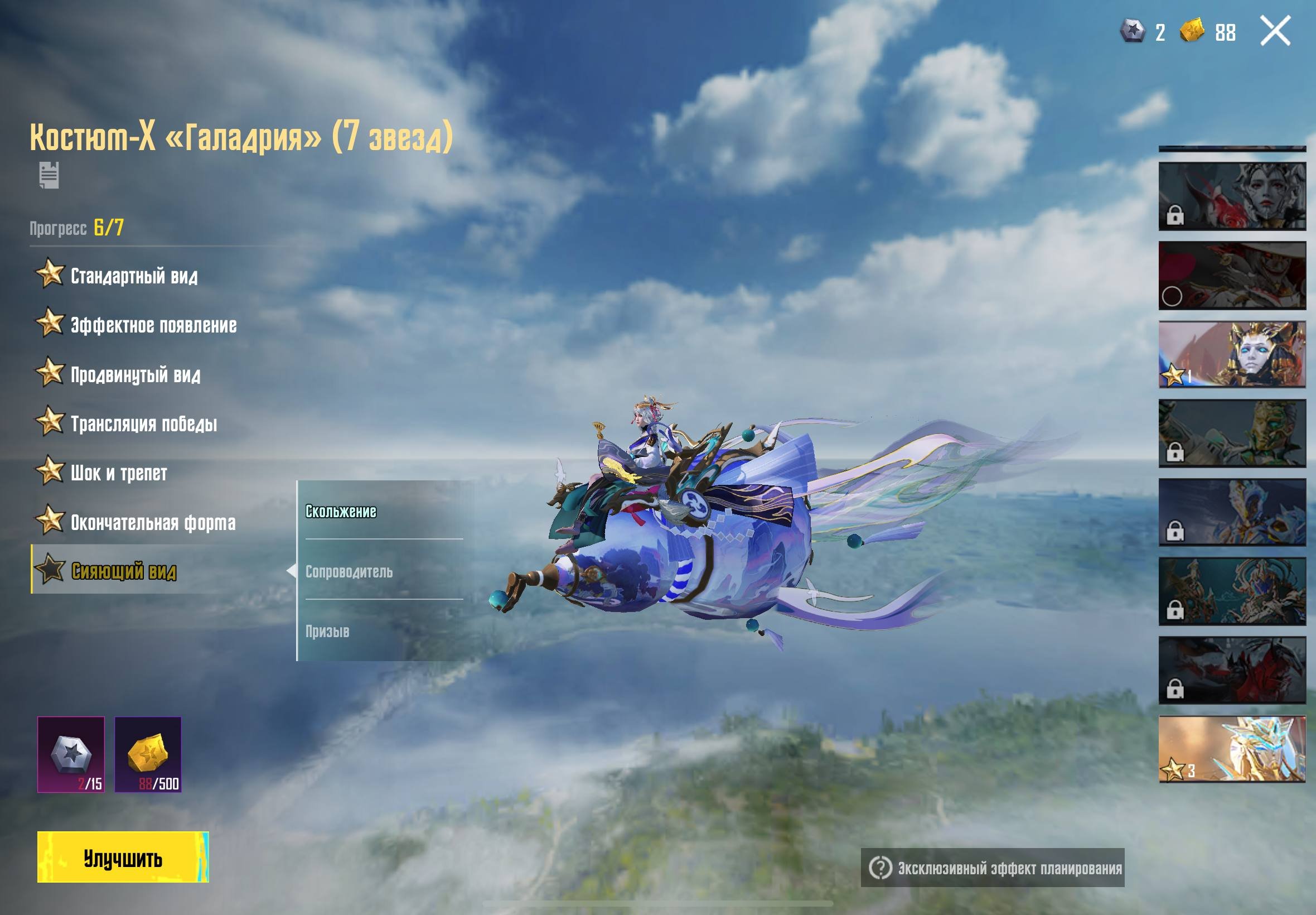This screenshot has width=1316, height=915.
Task: Close the X-Suit upgrade screen
Action: (x=1275, y=31)
